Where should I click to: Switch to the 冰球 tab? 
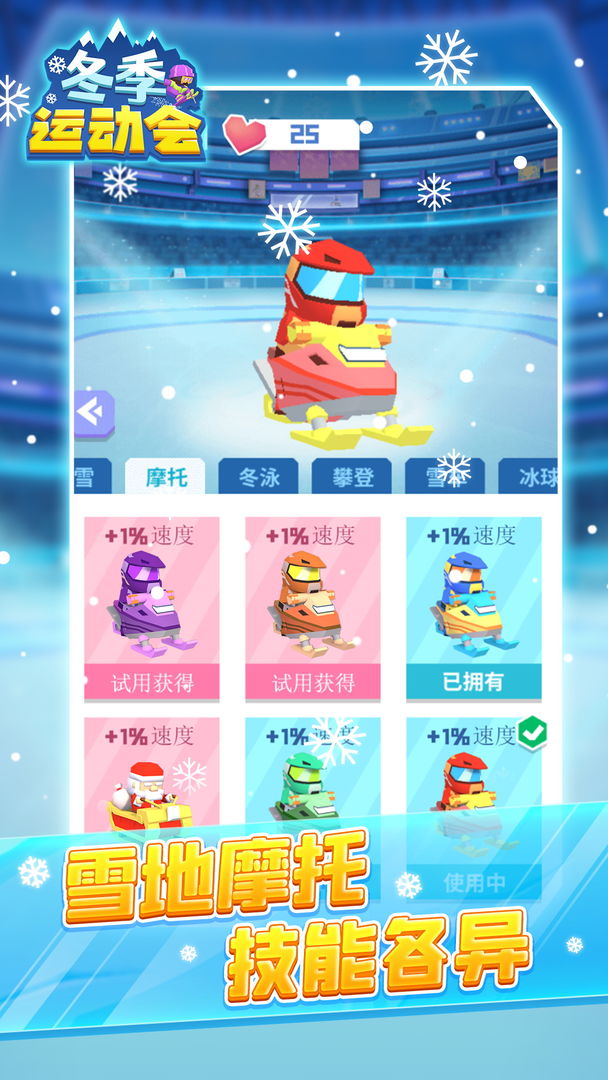coord(532,477)
